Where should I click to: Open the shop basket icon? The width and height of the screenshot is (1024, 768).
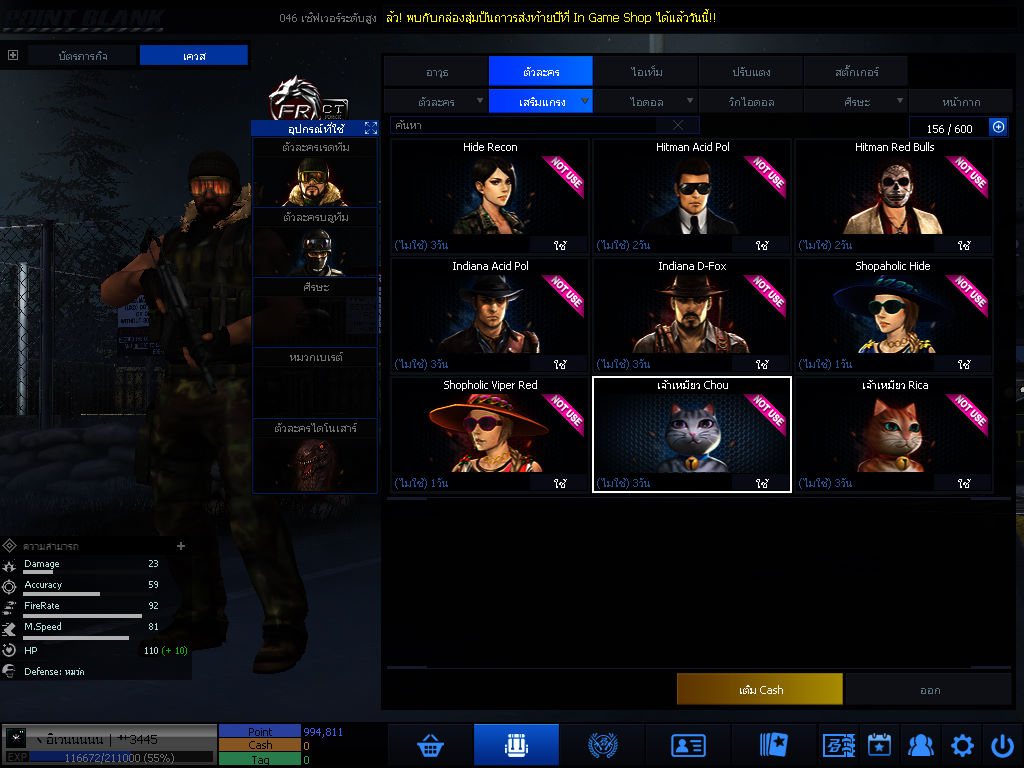coord(431,745)
